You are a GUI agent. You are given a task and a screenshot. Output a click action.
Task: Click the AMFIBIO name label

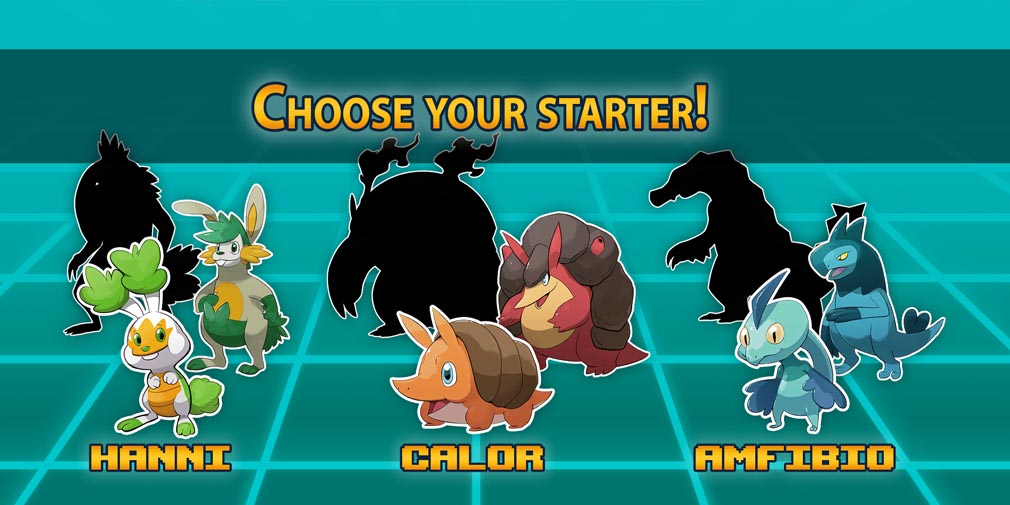pyautogui.click(x=794, y=458)
